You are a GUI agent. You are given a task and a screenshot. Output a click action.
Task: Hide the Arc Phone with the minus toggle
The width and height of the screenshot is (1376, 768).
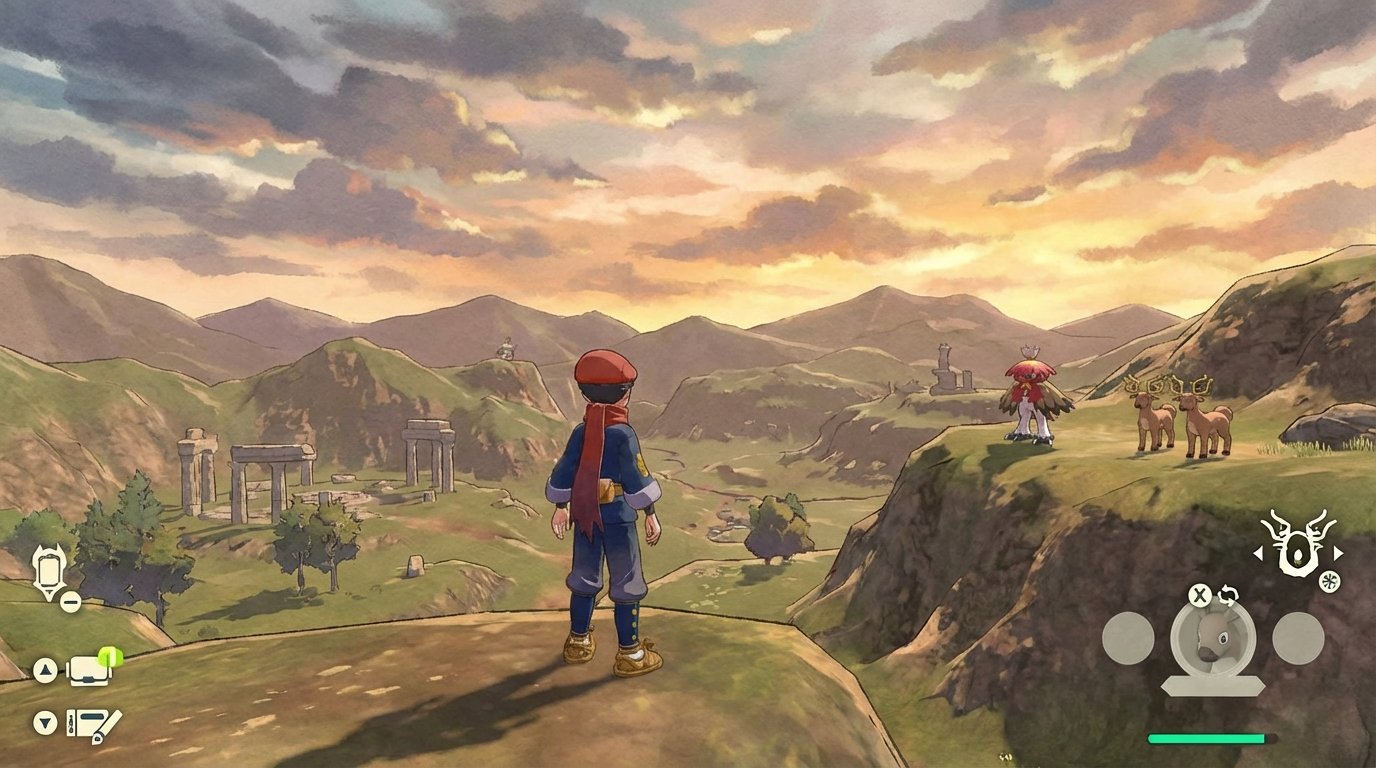70,602
